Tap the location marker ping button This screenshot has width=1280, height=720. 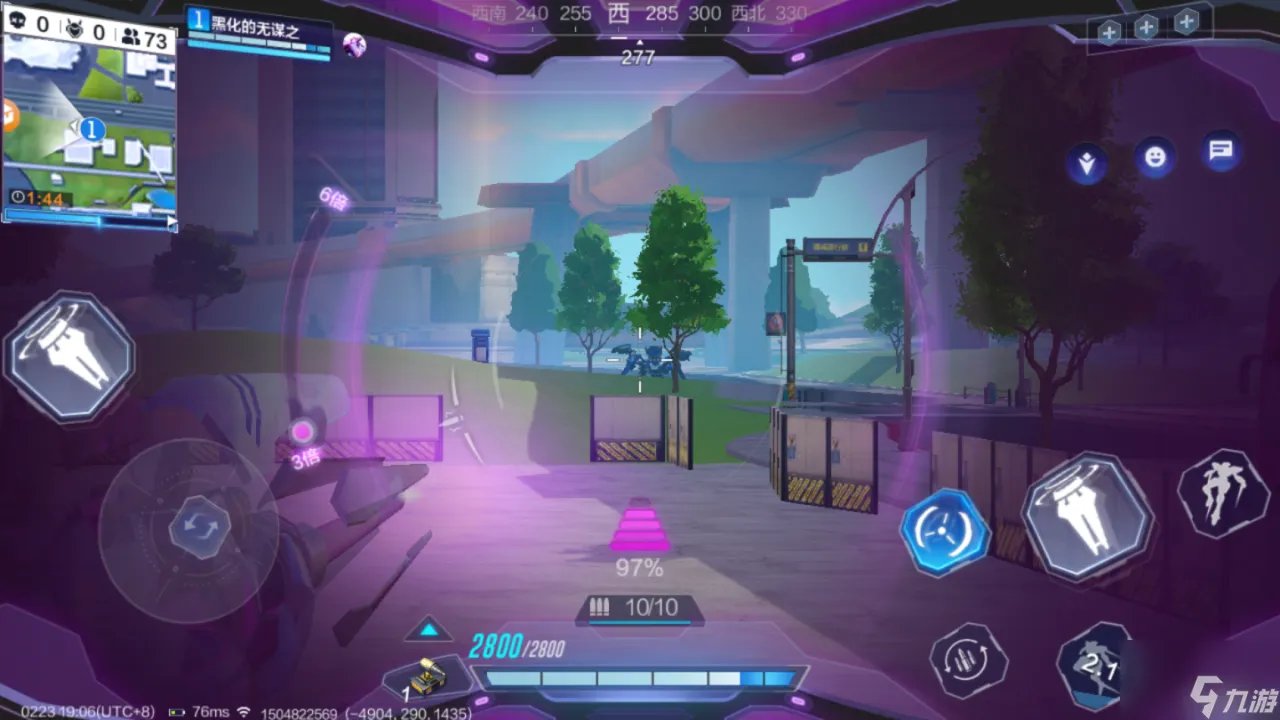[x=1085, y=163]
